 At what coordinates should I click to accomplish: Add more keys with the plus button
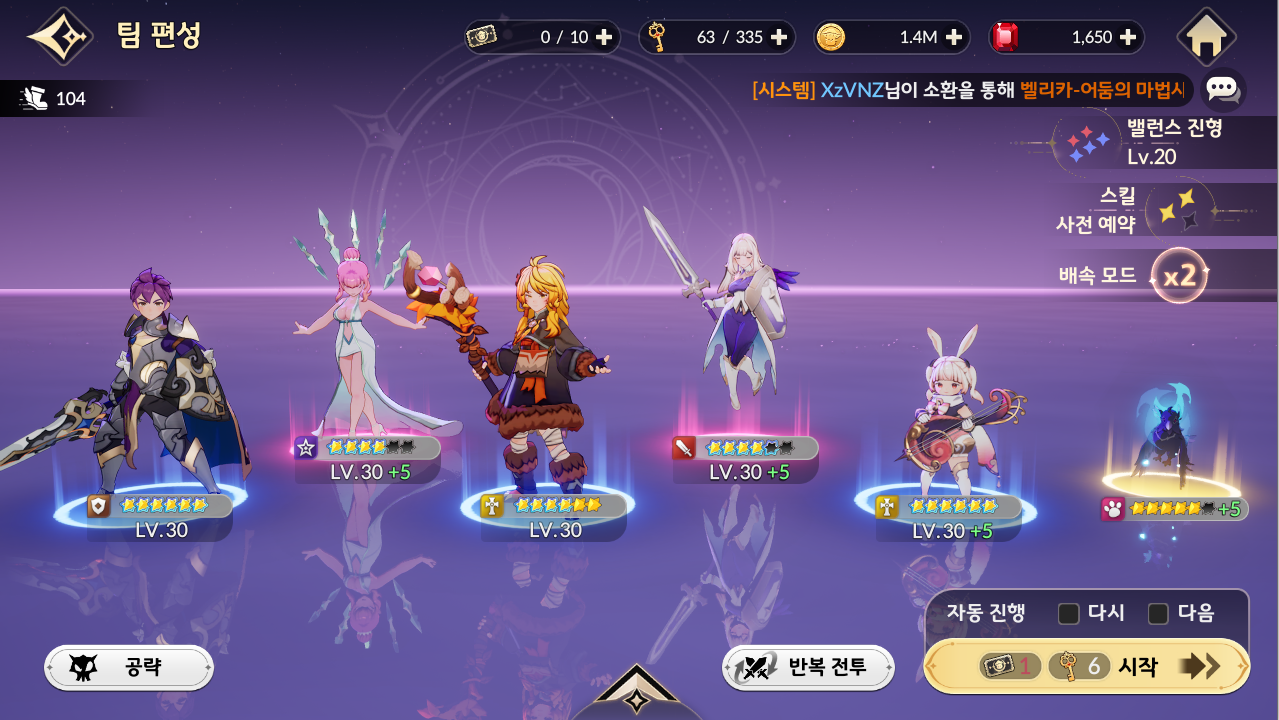pyautogui.click(x=779, y=37)
